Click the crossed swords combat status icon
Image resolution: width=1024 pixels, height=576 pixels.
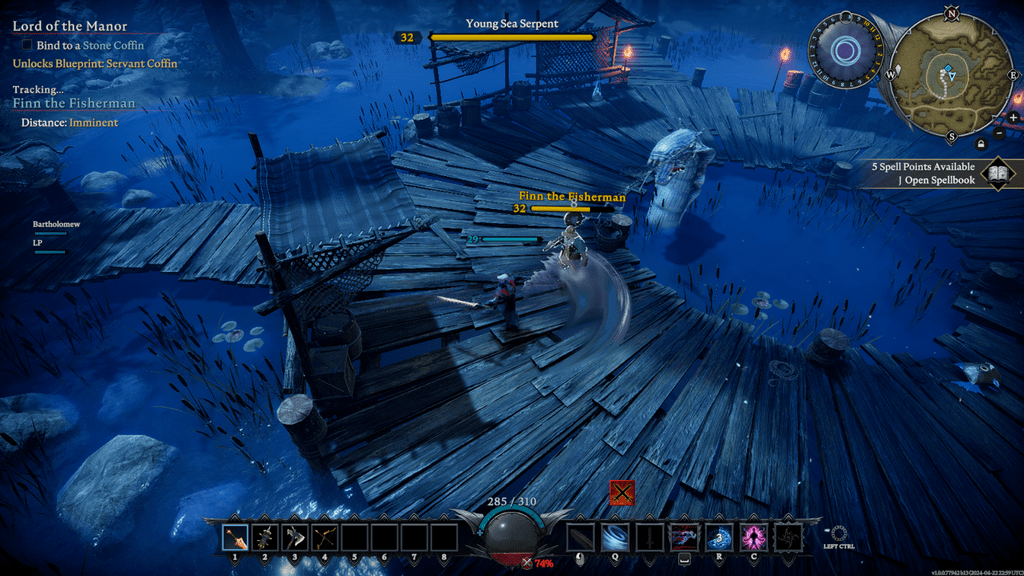tap(623, 492)
